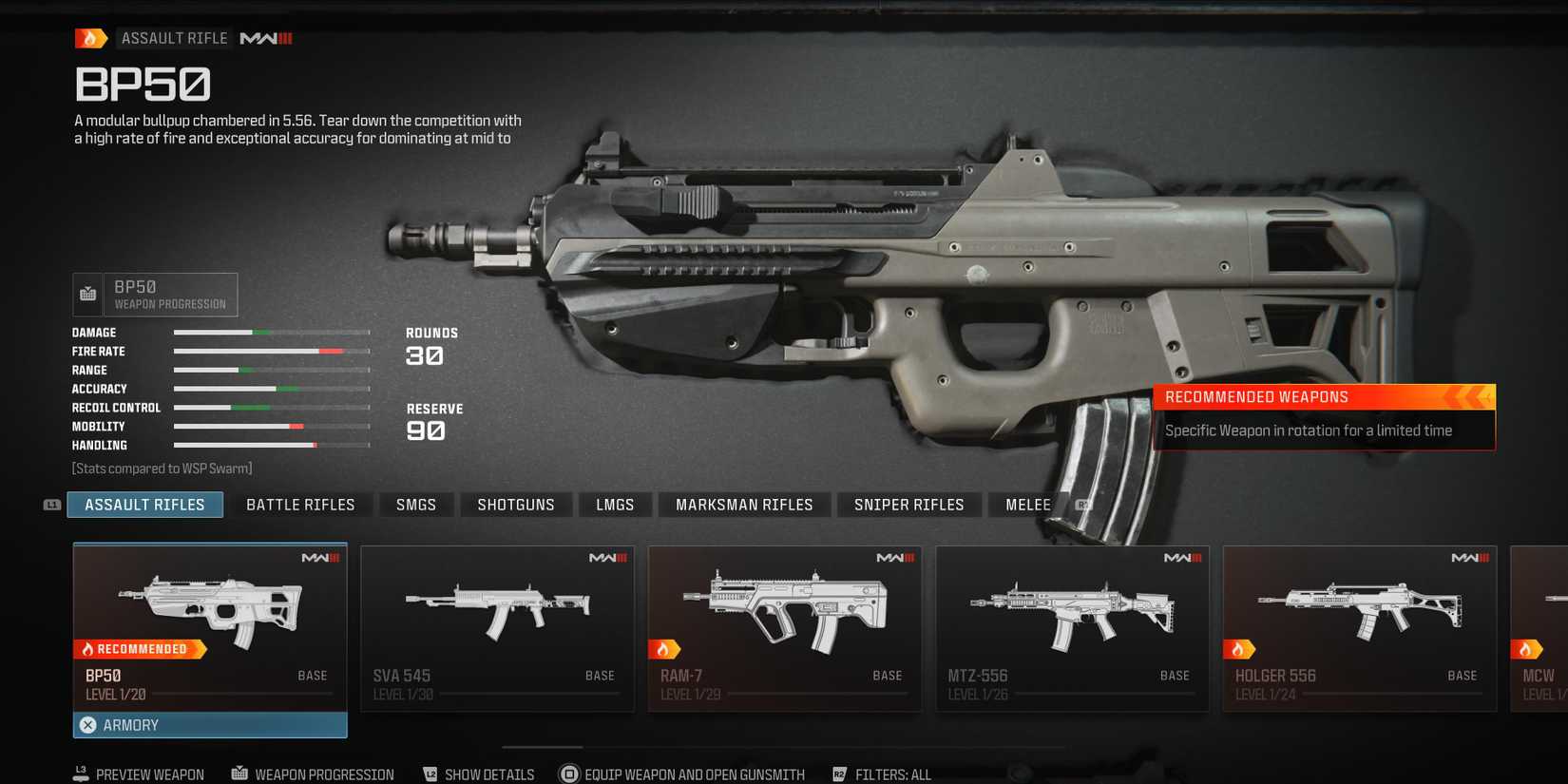Switch to the SNIPER RIFLES tab

908,504
